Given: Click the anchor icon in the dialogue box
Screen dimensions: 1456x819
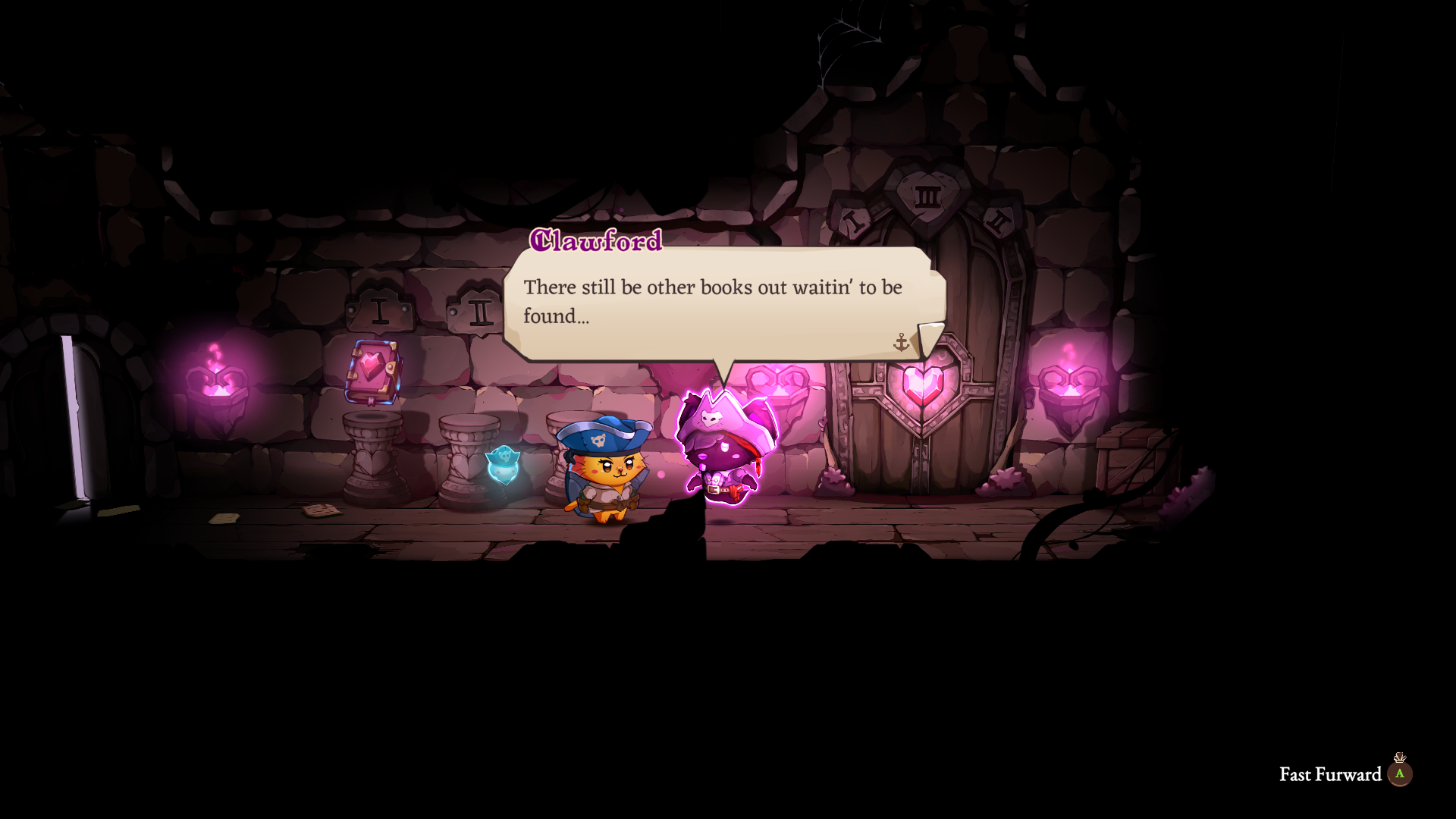Looking at the screenshot, I should [x=901, y=341].
